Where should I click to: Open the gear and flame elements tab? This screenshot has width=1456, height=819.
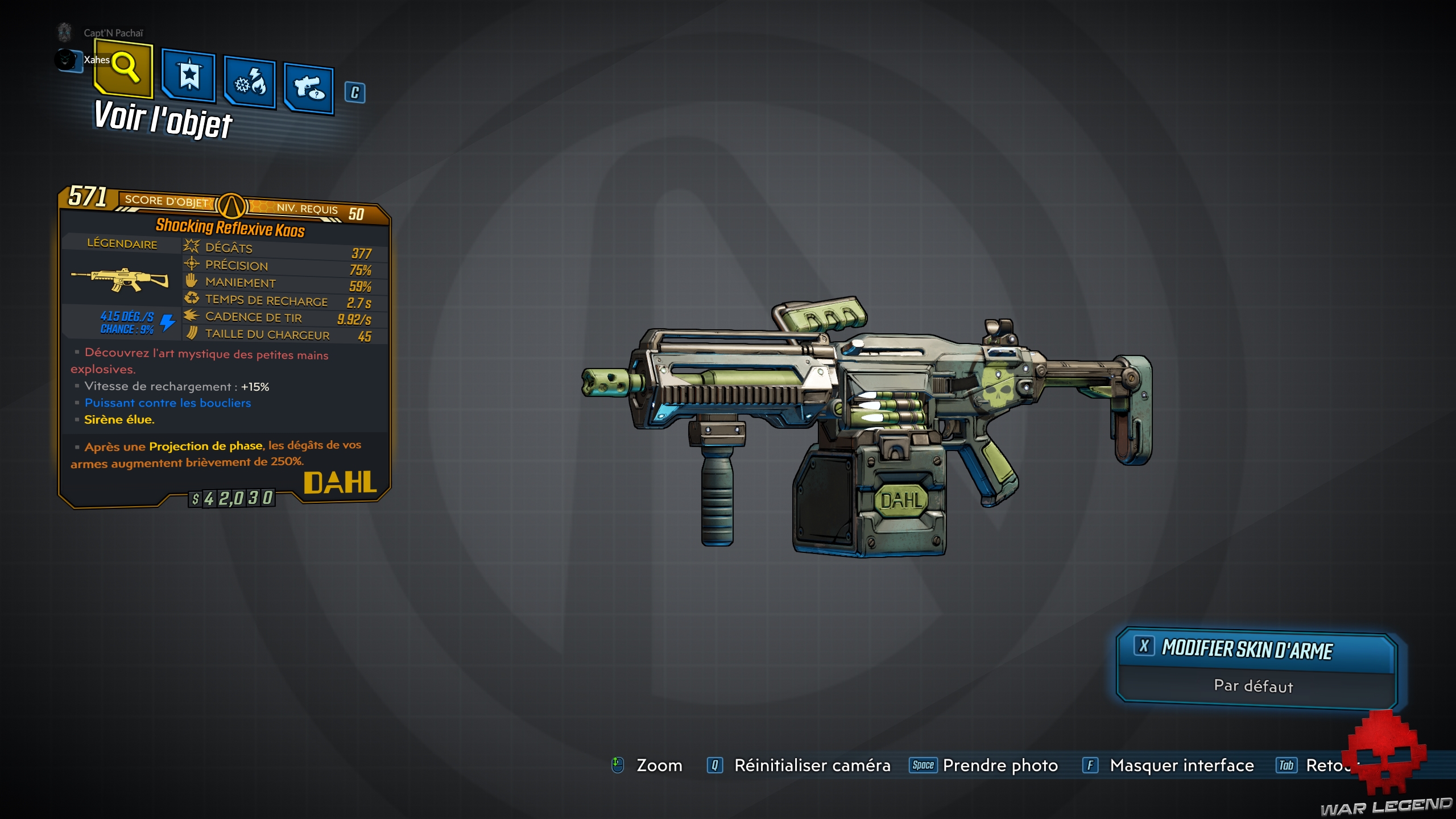[250, 83]
